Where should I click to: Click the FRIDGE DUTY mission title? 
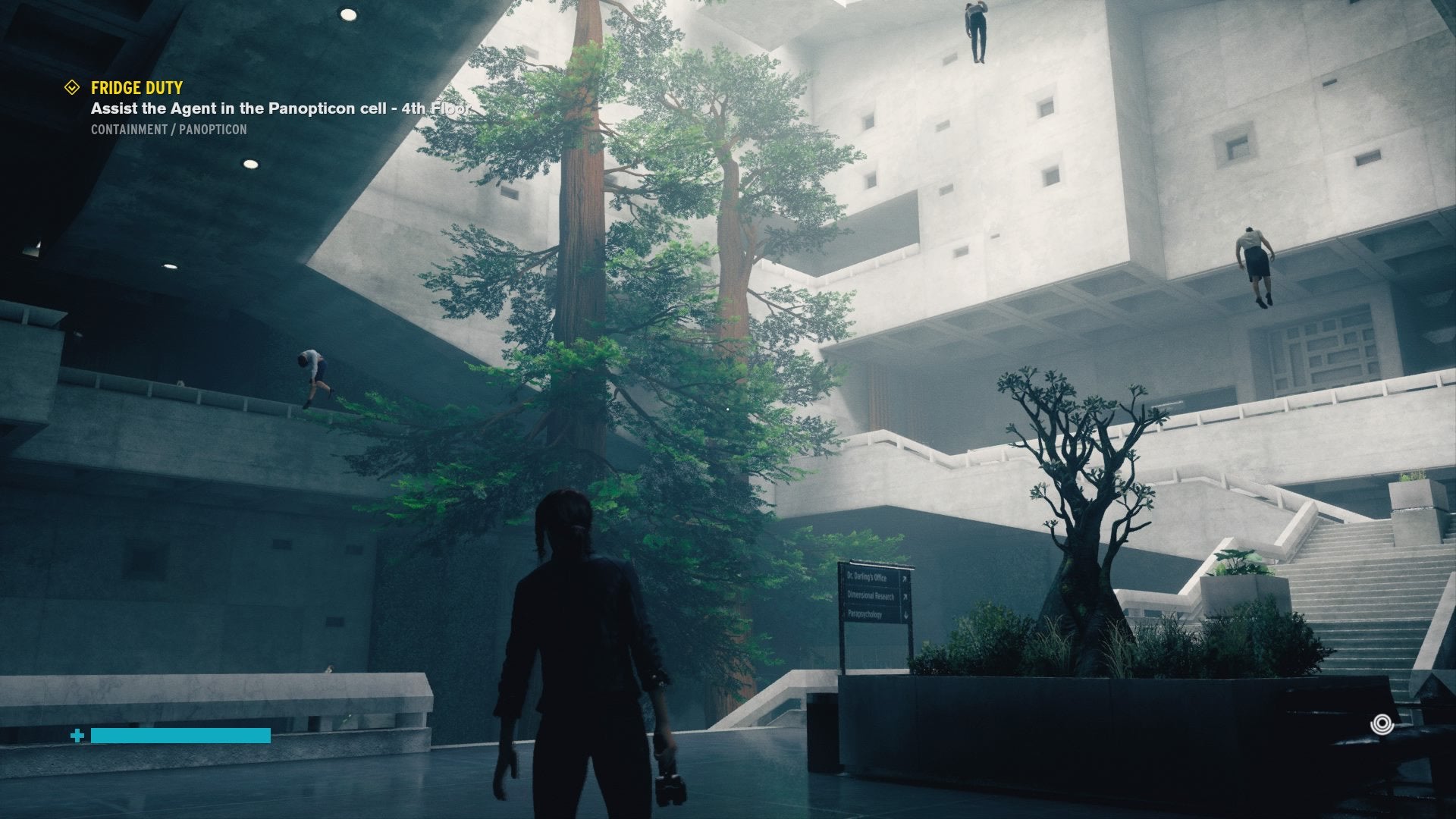(138, 88)
